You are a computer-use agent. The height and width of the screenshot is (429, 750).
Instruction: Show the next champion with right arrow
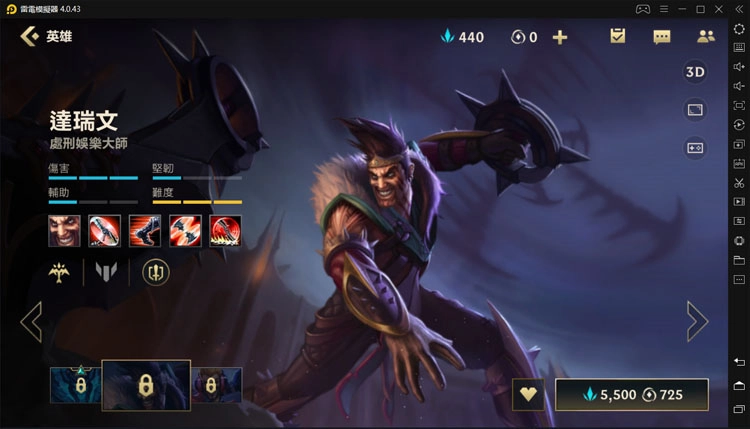(696, 321)
